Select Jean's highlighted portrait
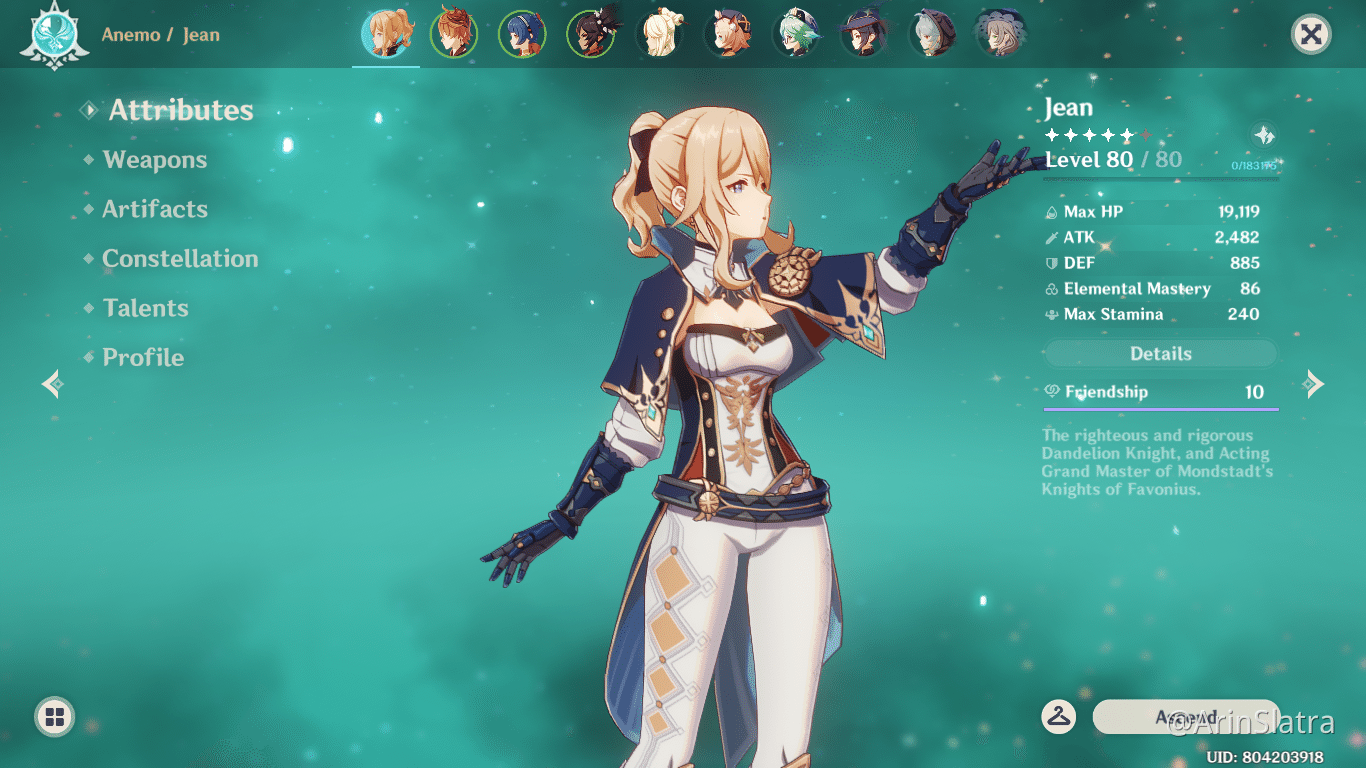1366x768 pixels. click(x=386, y=34)
